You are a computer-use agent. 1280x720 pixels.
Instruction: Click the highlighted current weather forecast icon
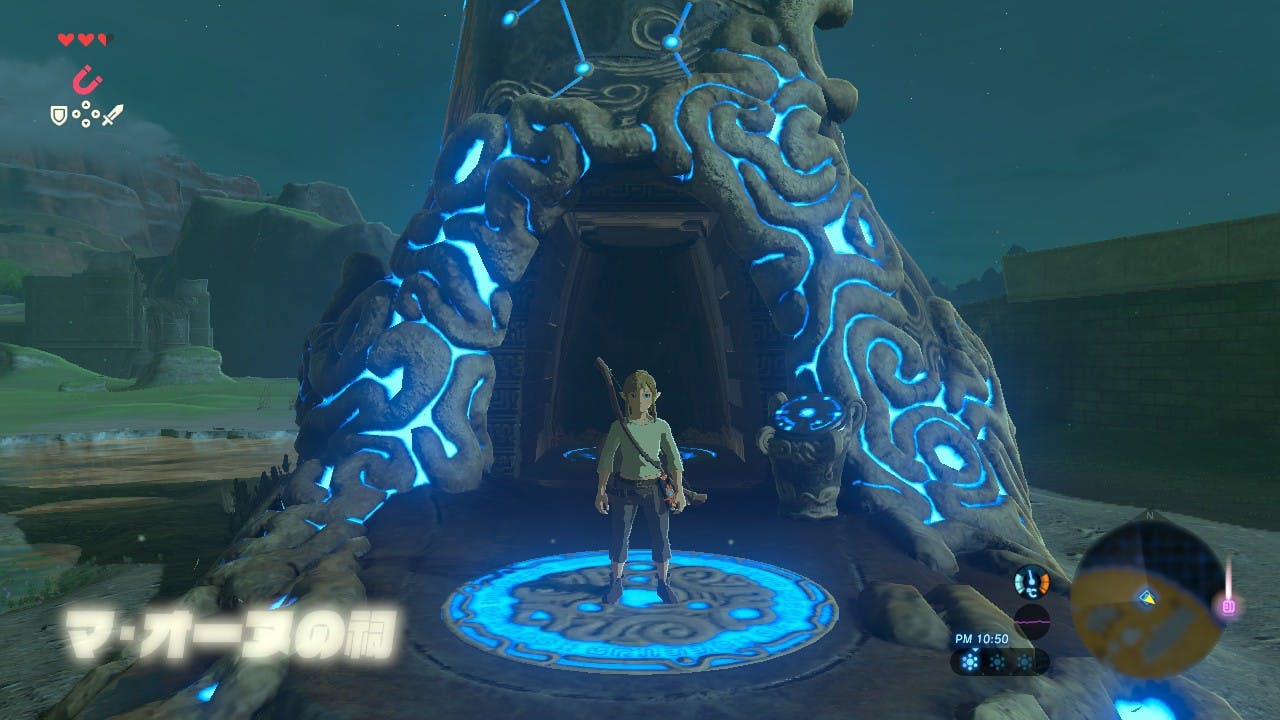pyautogui.click(x=967, y=662)
